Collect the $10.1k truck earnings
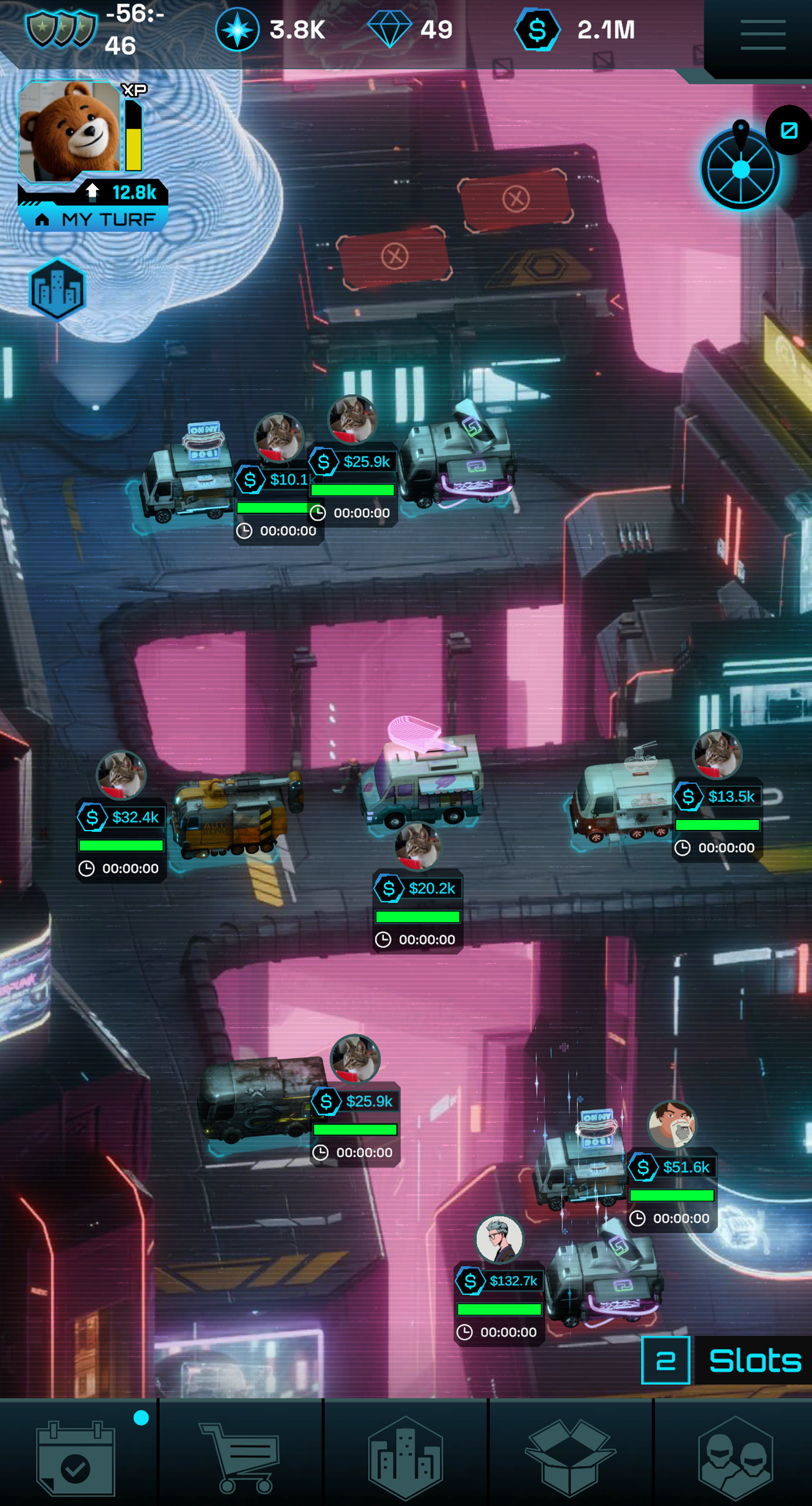Image resolution: width=812 pixels, height=1506 pixels. [274, 480]
